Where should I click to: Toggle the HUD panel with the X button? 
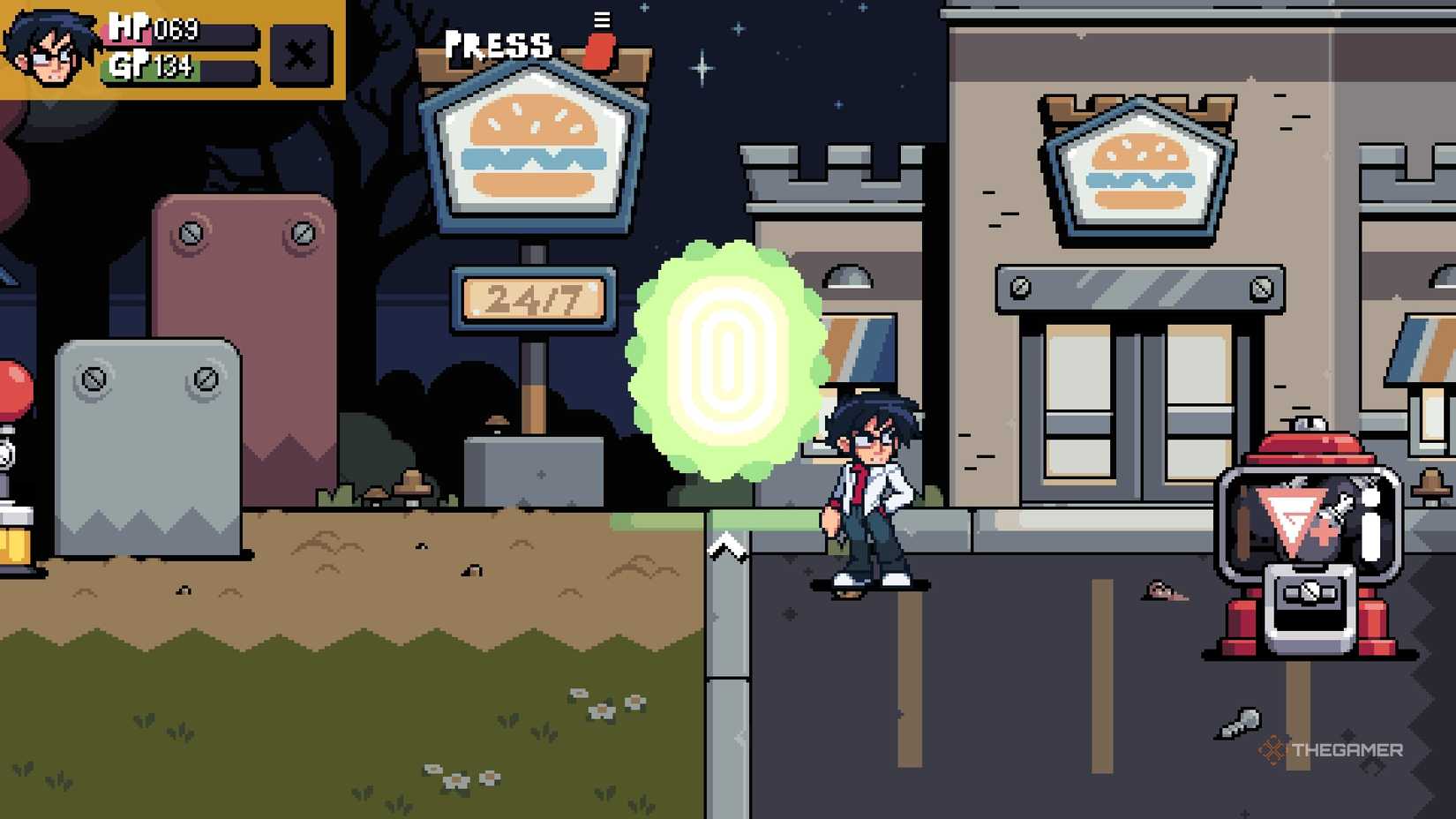pyautogui.click(x=300, y=55)
